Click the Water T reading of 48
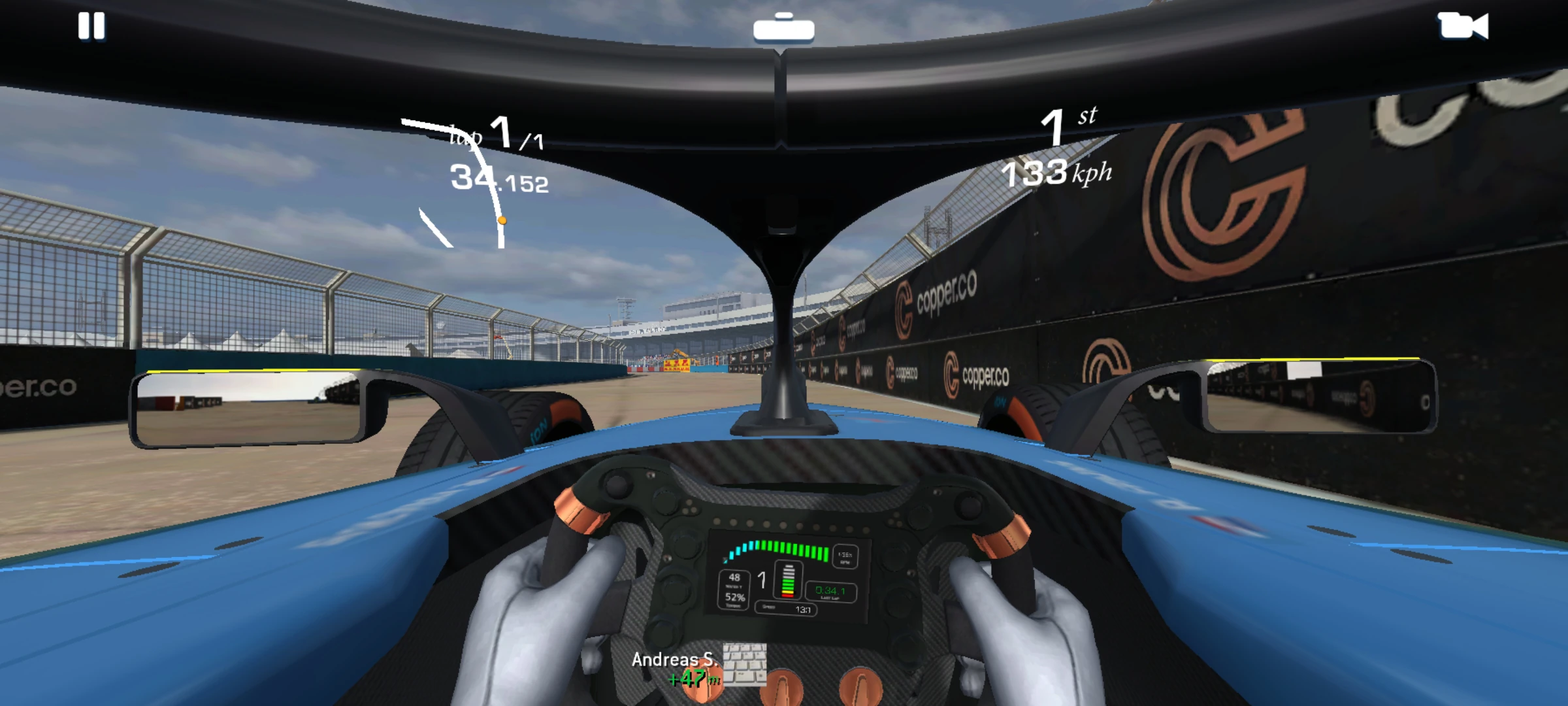This screenshot has width=1568, height=706. pos(735,577)
